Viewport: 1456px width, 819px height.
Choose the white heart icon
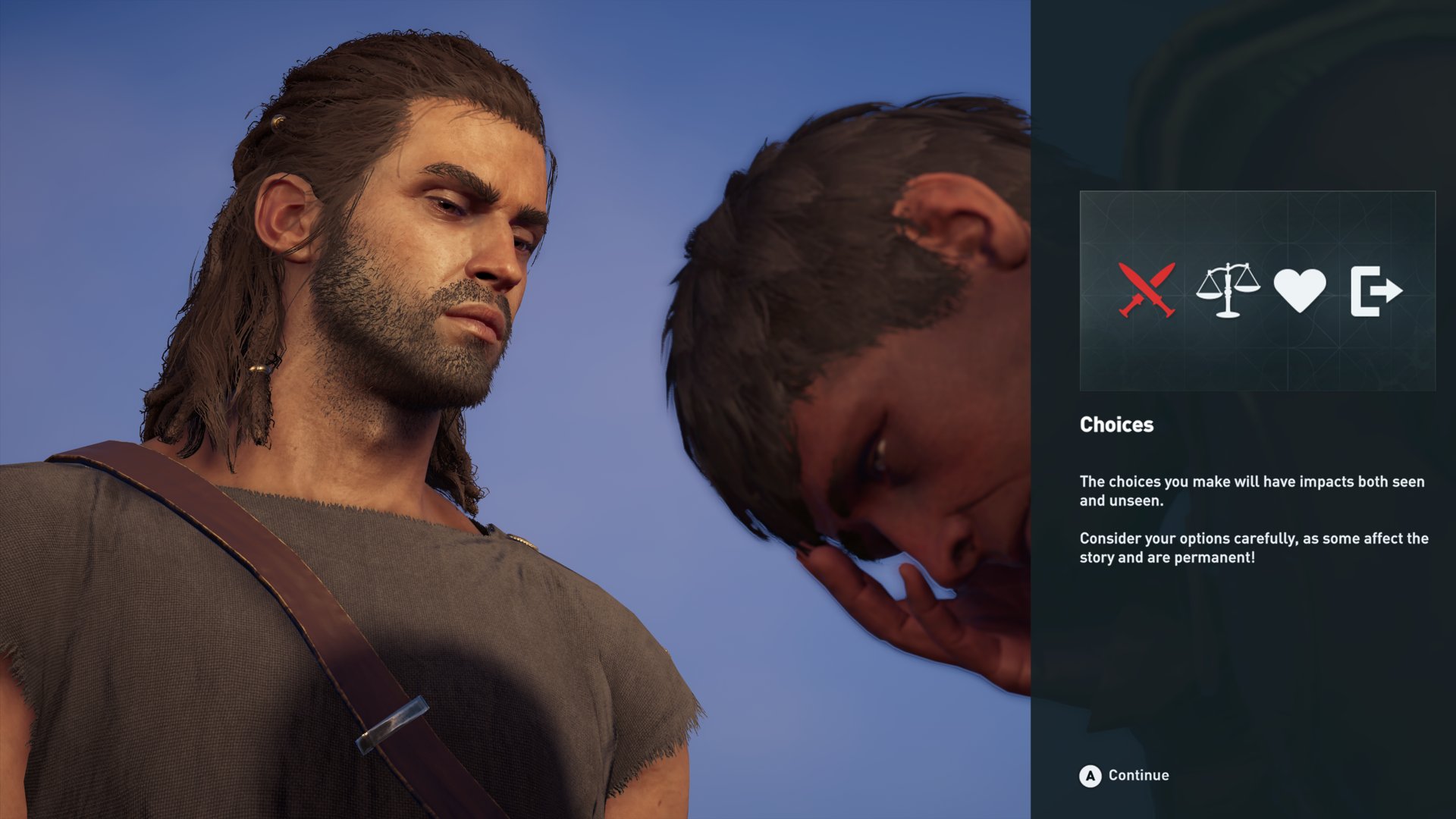tap(1299, 290)
